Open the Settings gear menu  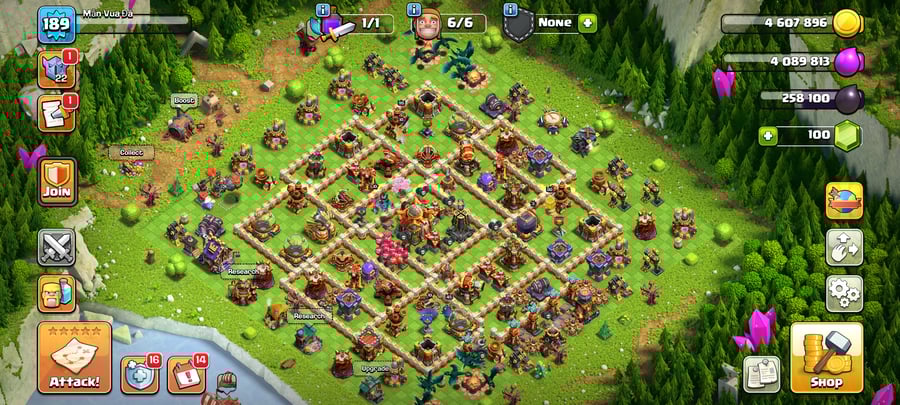click(844, 293)
